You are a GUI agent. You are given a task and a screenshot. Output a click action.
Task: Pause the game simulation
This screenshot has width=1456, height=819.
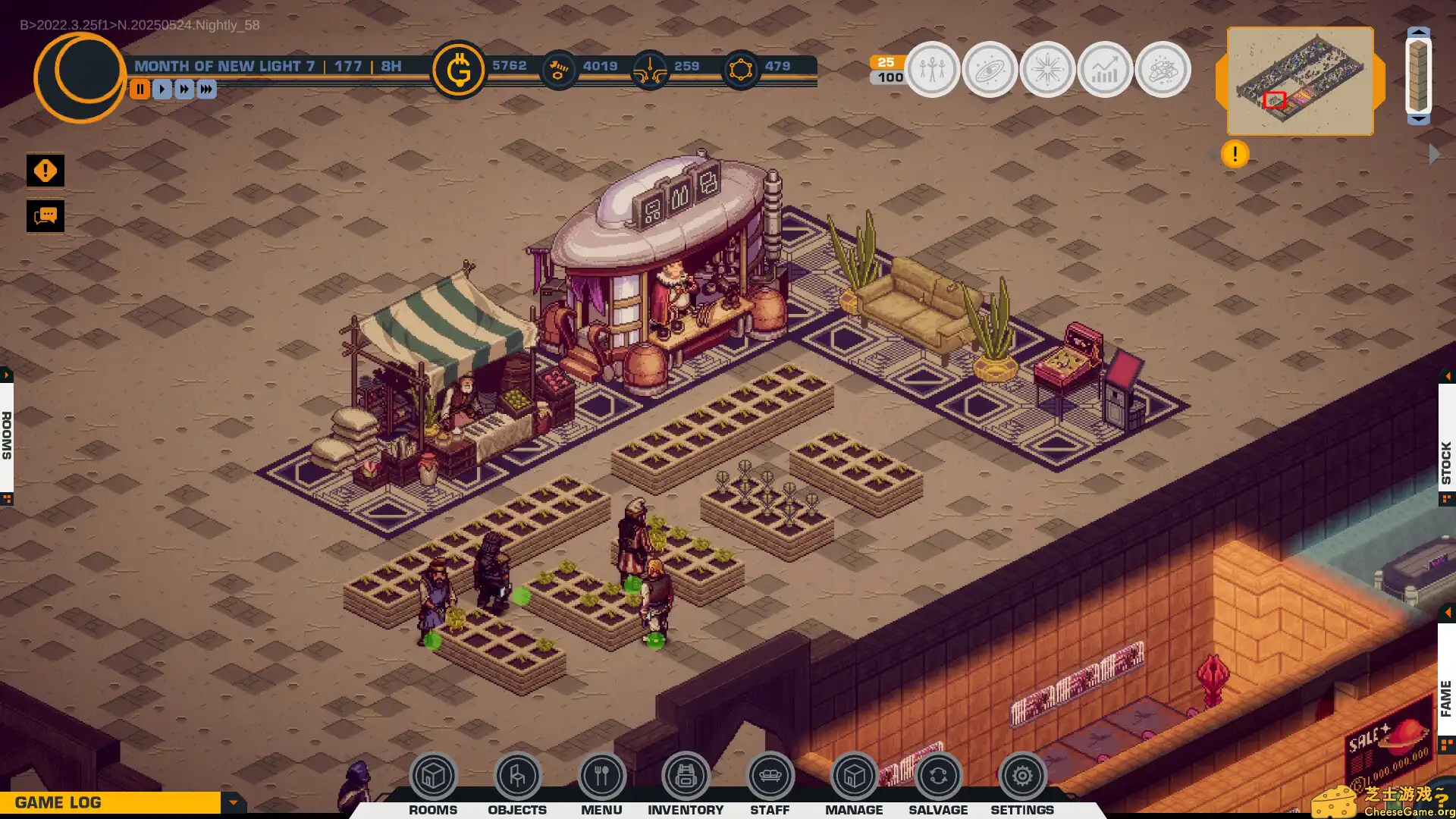click(140, 89)
